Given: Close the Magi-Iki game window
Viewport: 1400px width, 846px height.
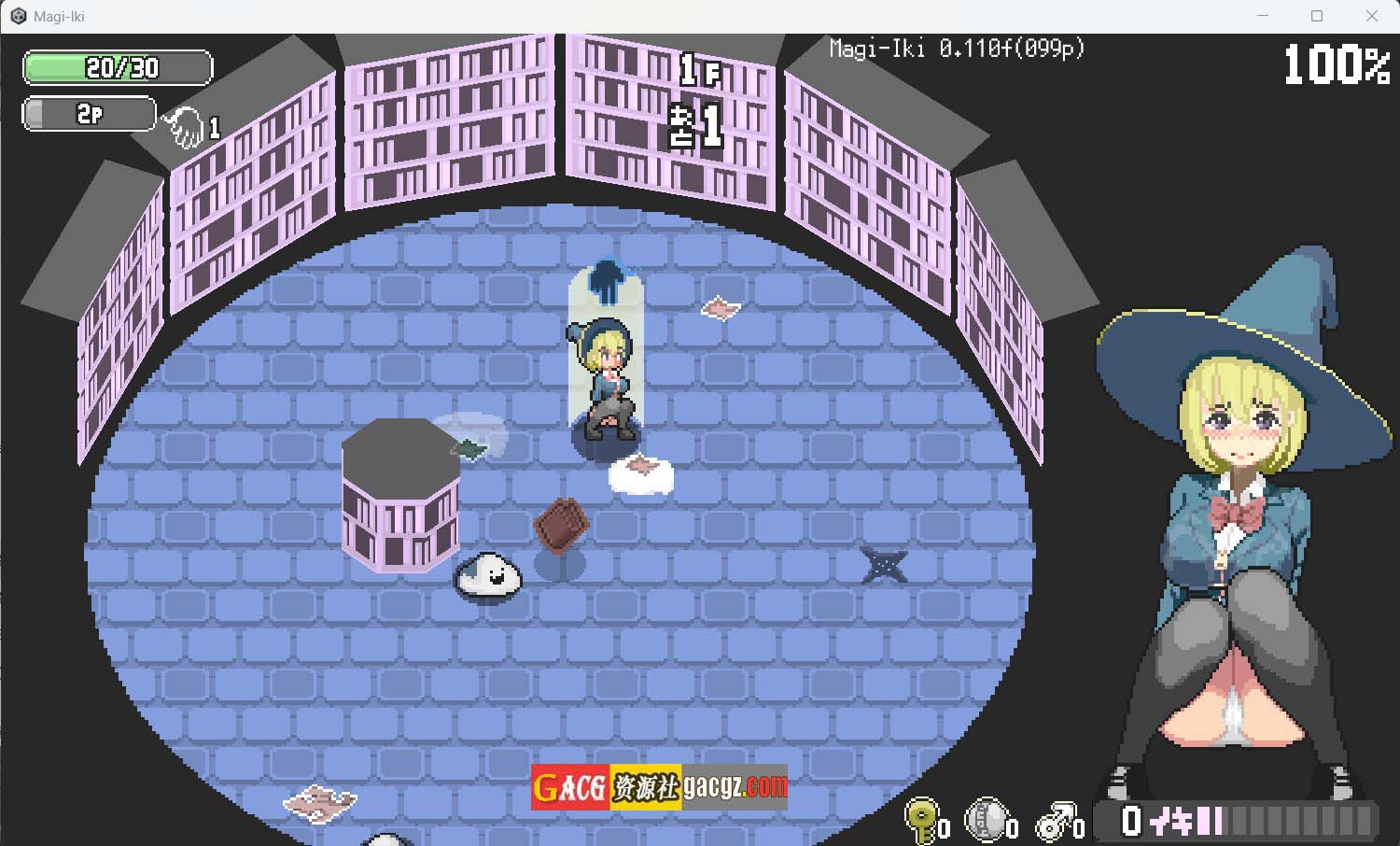Looking at the screenshot, I should click(x=1371, y=16).
